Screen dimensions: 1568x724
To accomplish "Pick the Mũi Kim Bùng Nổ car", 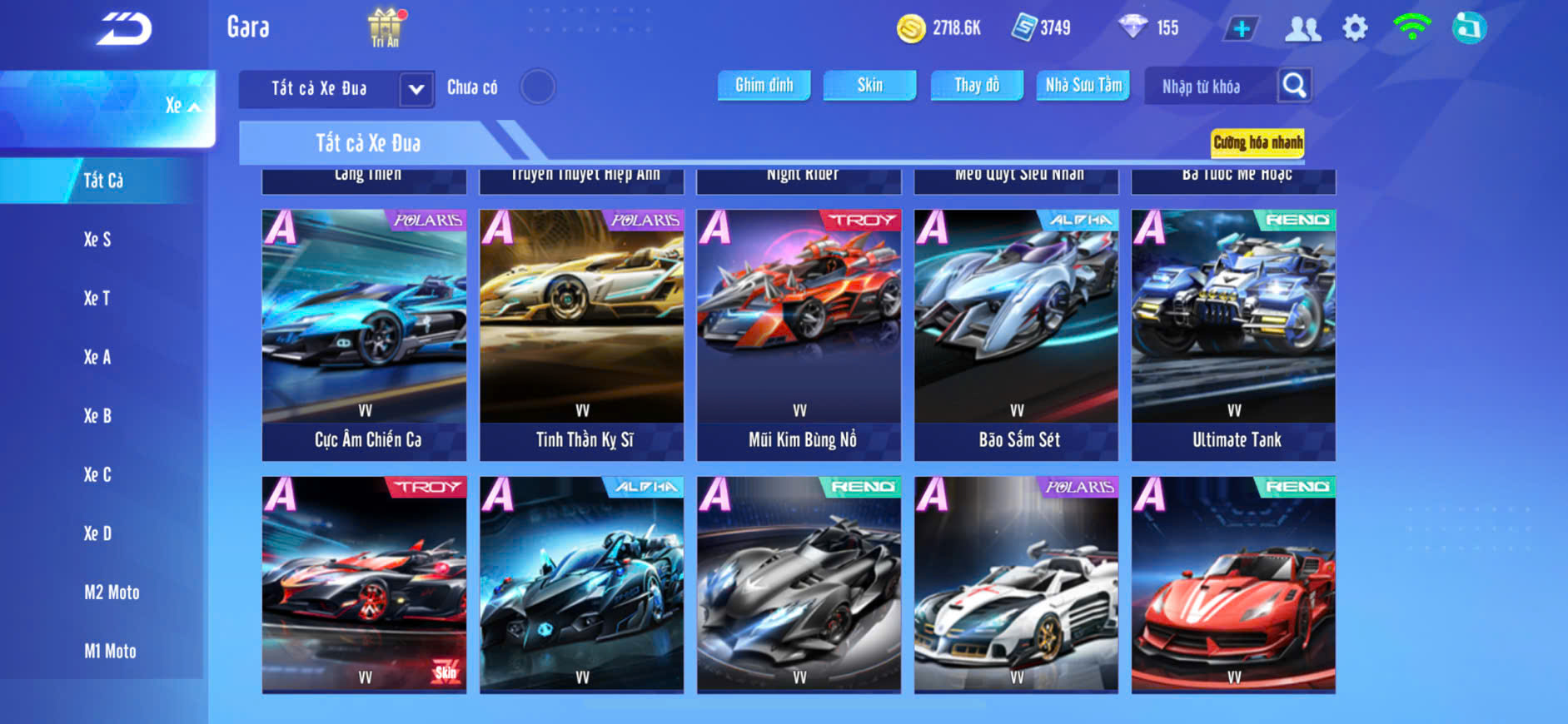I will pyautogui.click(x=799, y=335).
